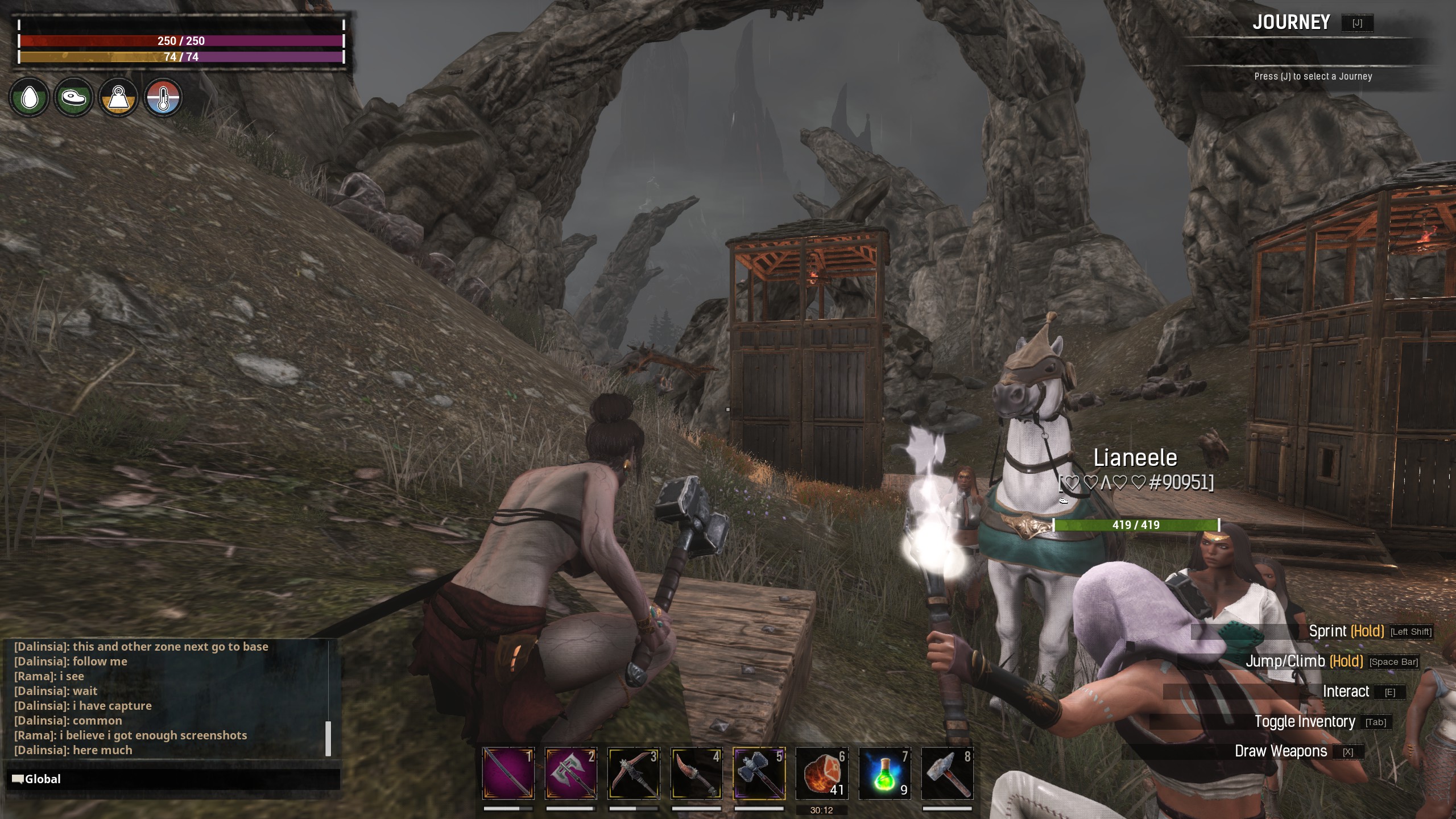Click the chat log scrollbar
This screenshot has width=1456, height=819.
pyautogui.click(x=328, y=738)
